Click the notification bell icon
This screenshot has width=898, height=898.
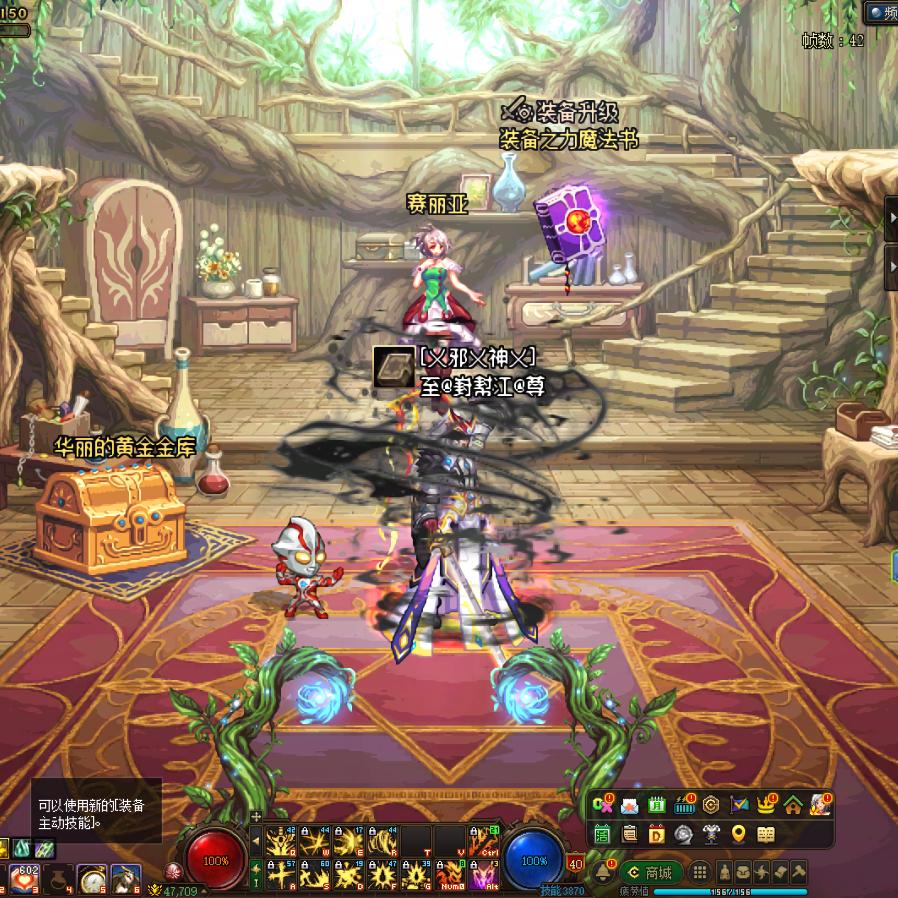pos(603,871)
